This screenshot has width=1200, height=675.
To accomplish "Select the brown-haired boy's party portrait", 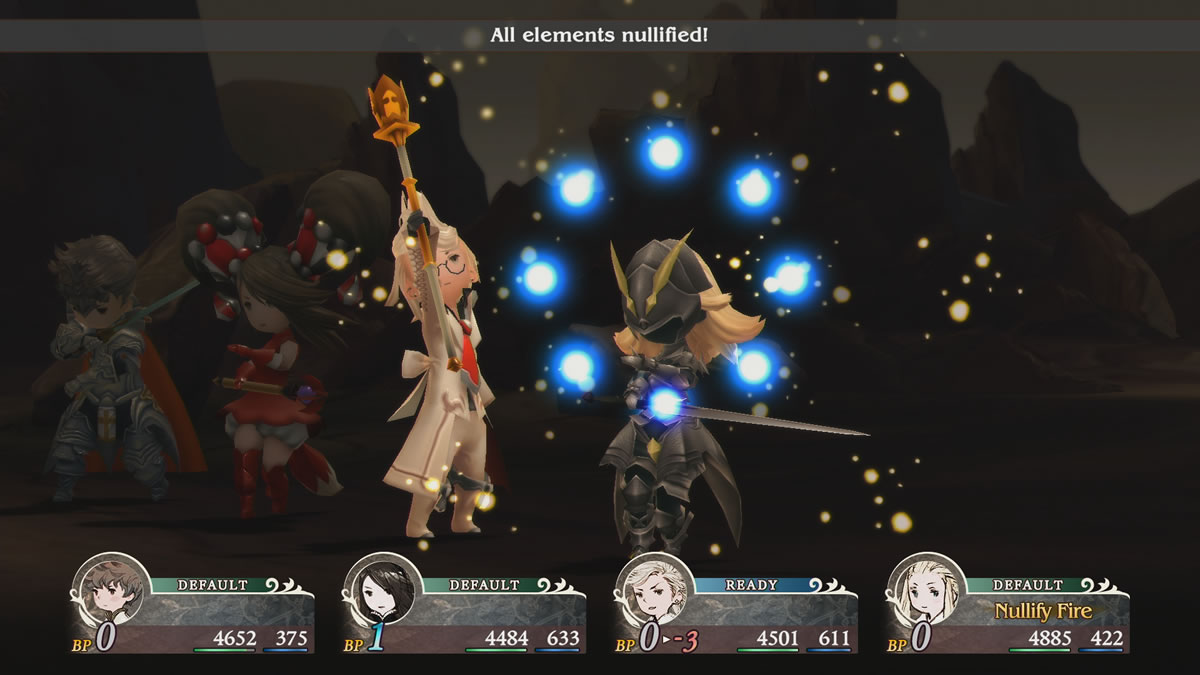I will (109, 590).
